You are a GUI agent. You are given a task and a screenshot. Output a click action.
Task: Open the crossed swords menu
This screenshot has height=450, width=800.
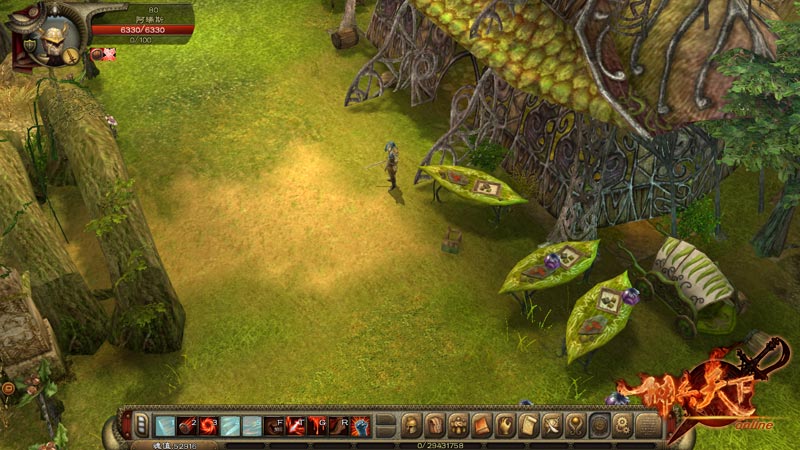tap(552, 424)
